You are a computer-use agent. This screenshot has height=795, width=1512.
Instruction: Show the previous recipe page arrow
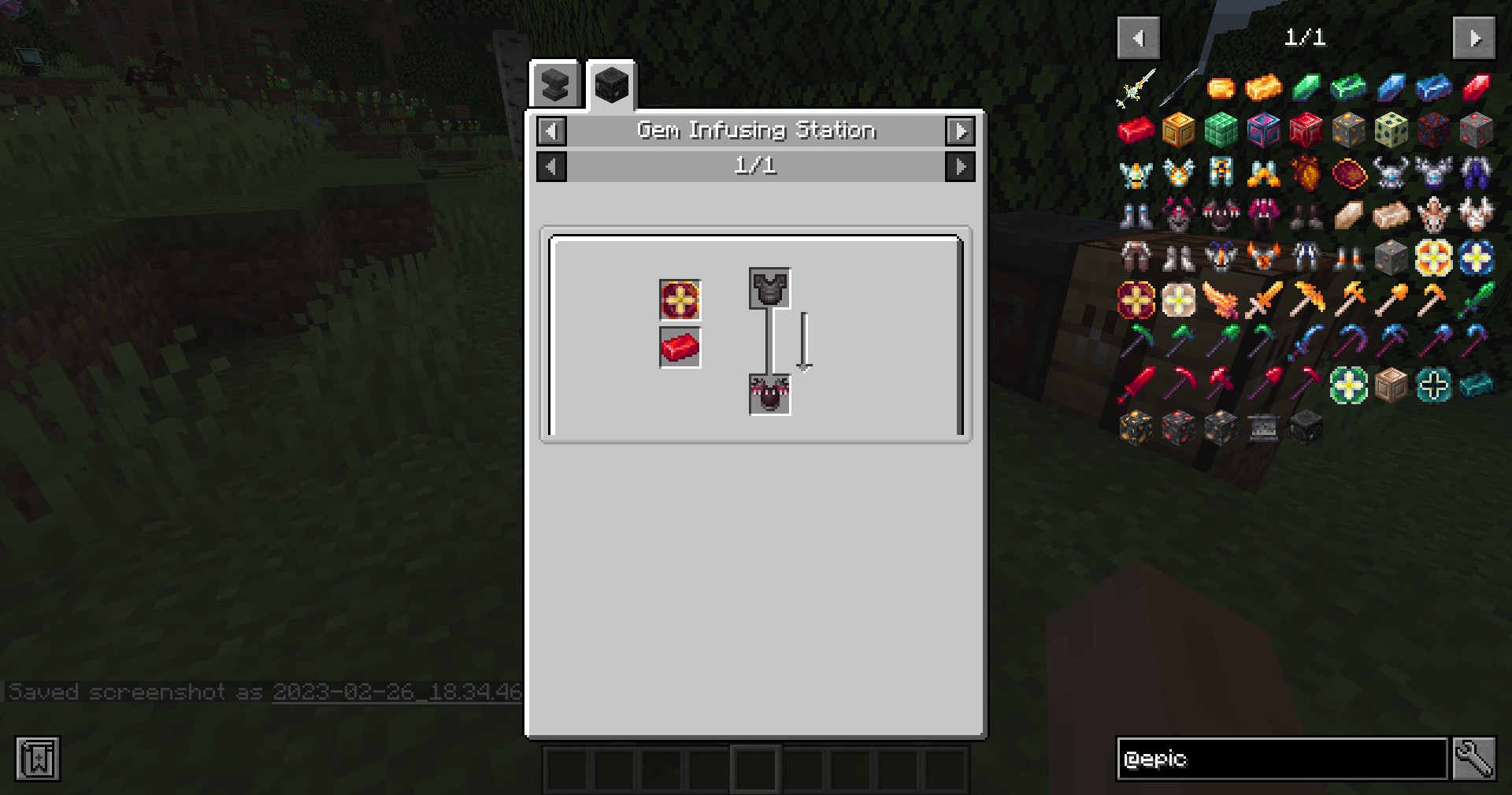click(551, 166)
